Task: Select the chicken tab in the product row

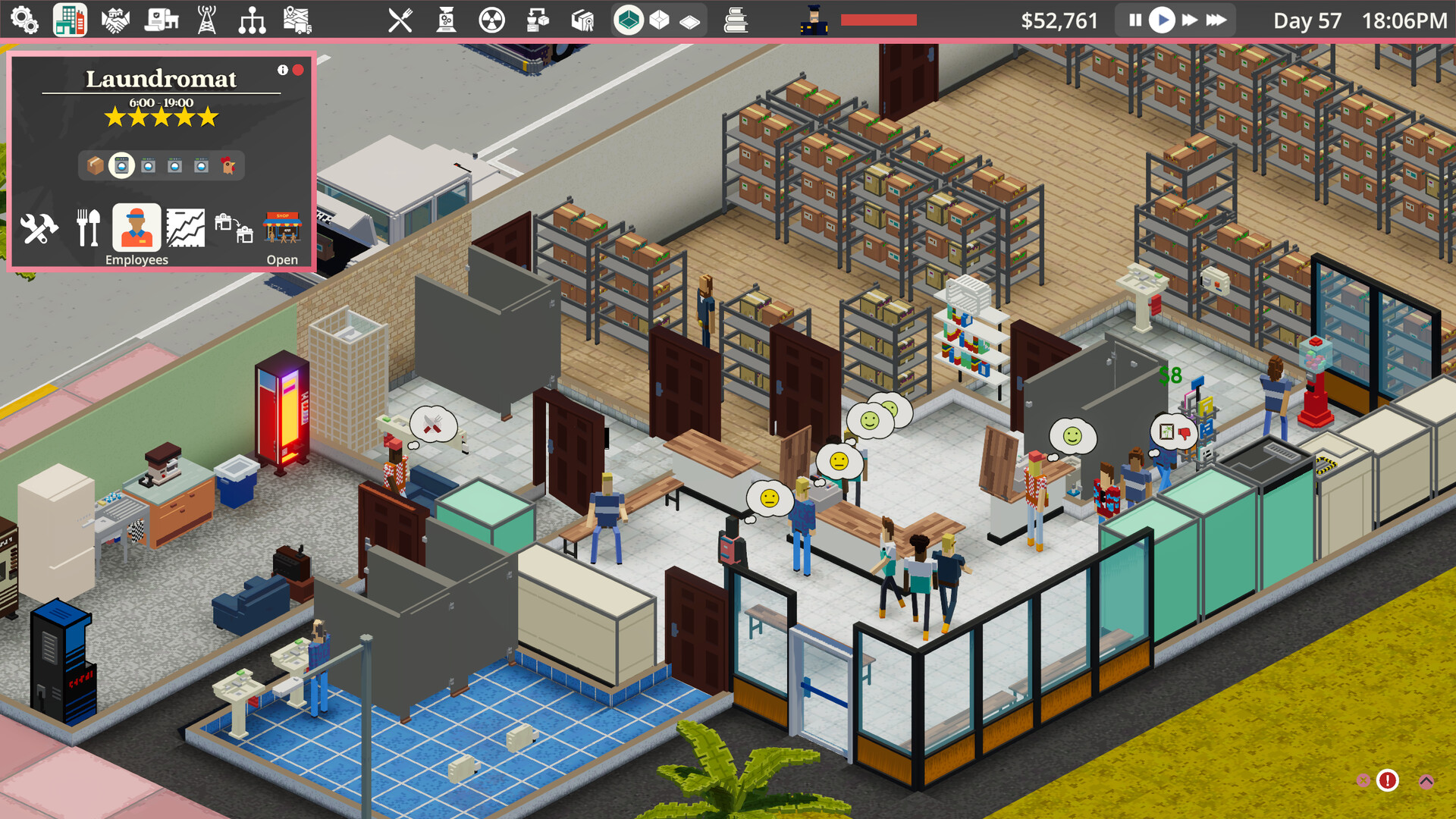Action: point(227,166)
